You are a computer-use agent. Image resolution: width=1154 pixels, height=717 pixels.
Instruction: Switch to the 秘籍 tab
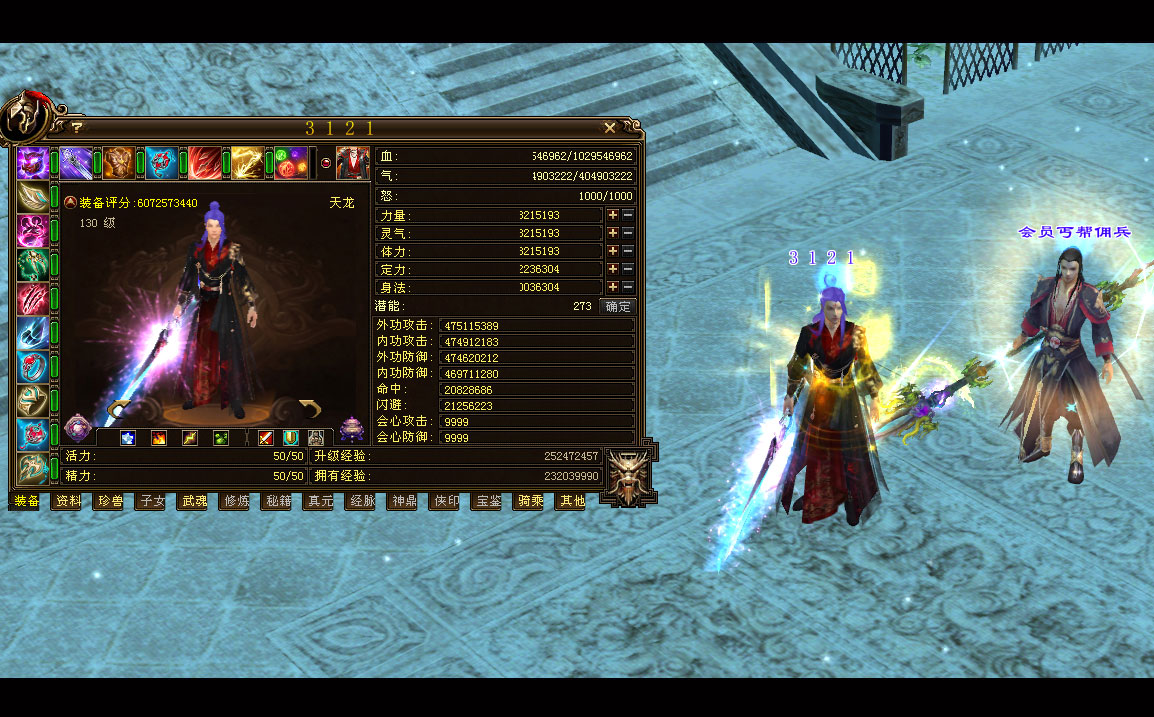click(277, 501)
